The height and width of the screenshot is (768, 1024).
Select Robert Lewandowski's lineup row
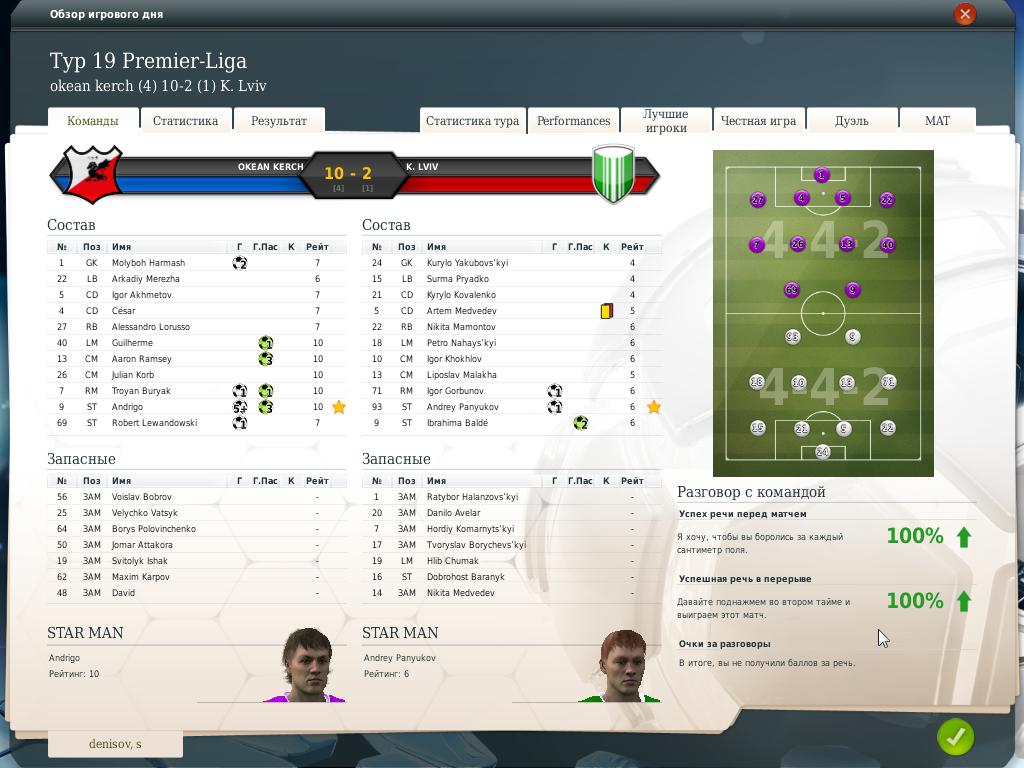(154, 423)
